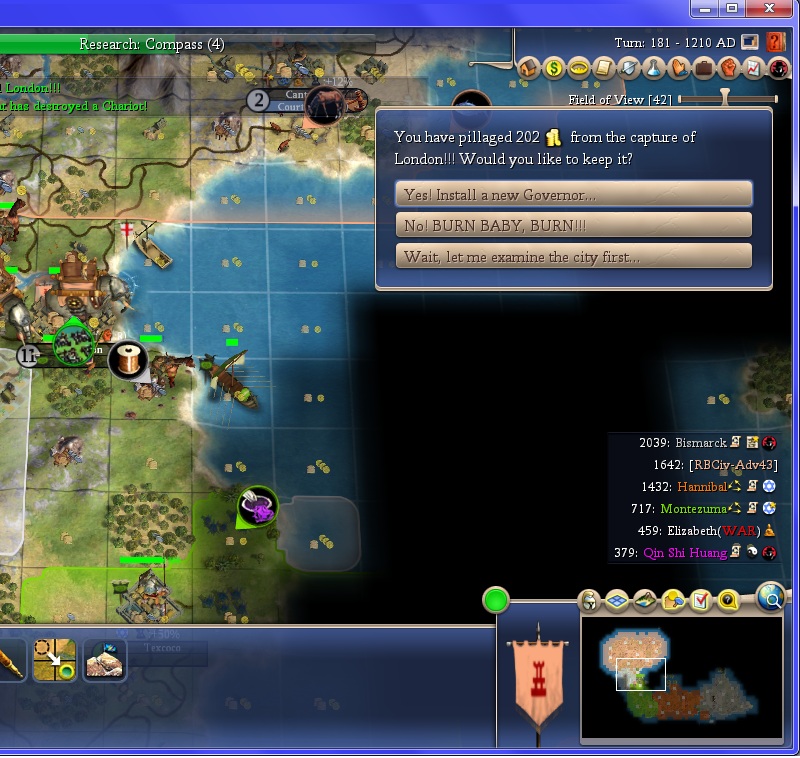Open the Financial Advisor dollar icon
The image size is (800, 758).
(554, 68)
